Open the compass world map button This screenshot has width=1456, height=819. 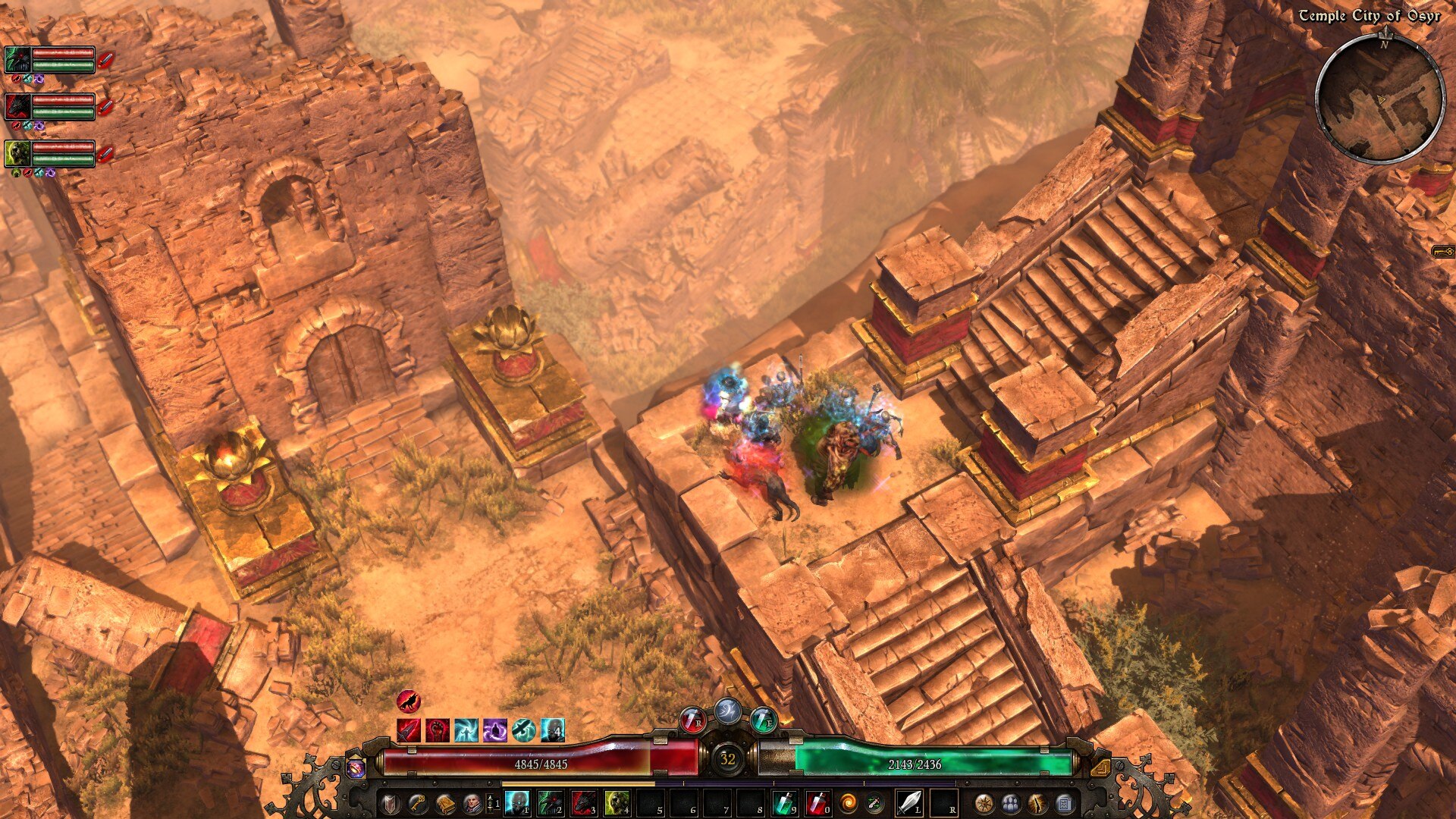click(984, 802)
